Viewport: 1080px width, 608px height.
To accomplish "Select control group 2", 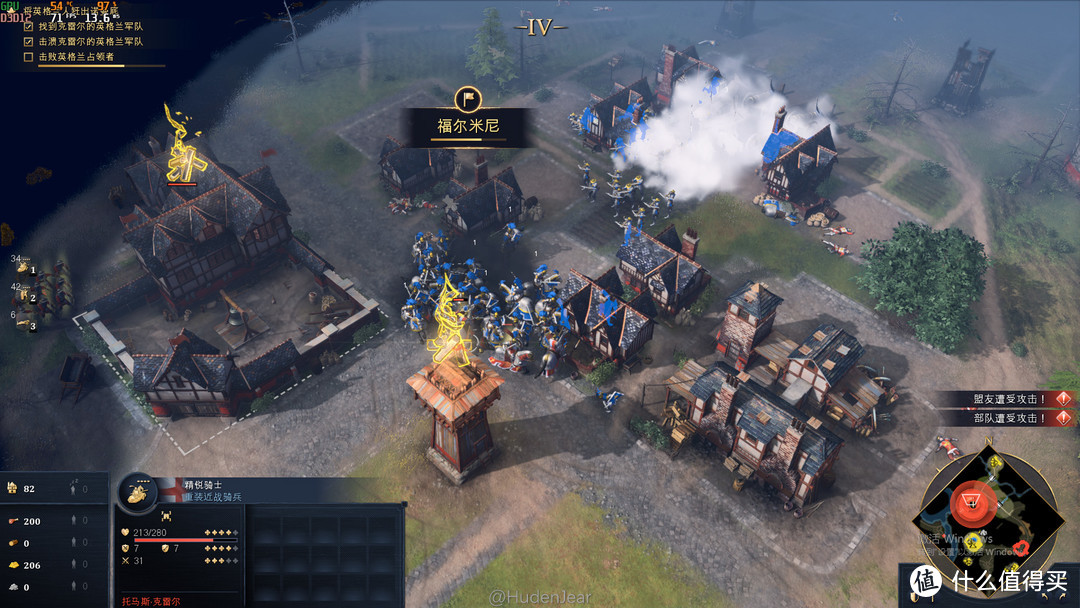I will coord(24,295).
